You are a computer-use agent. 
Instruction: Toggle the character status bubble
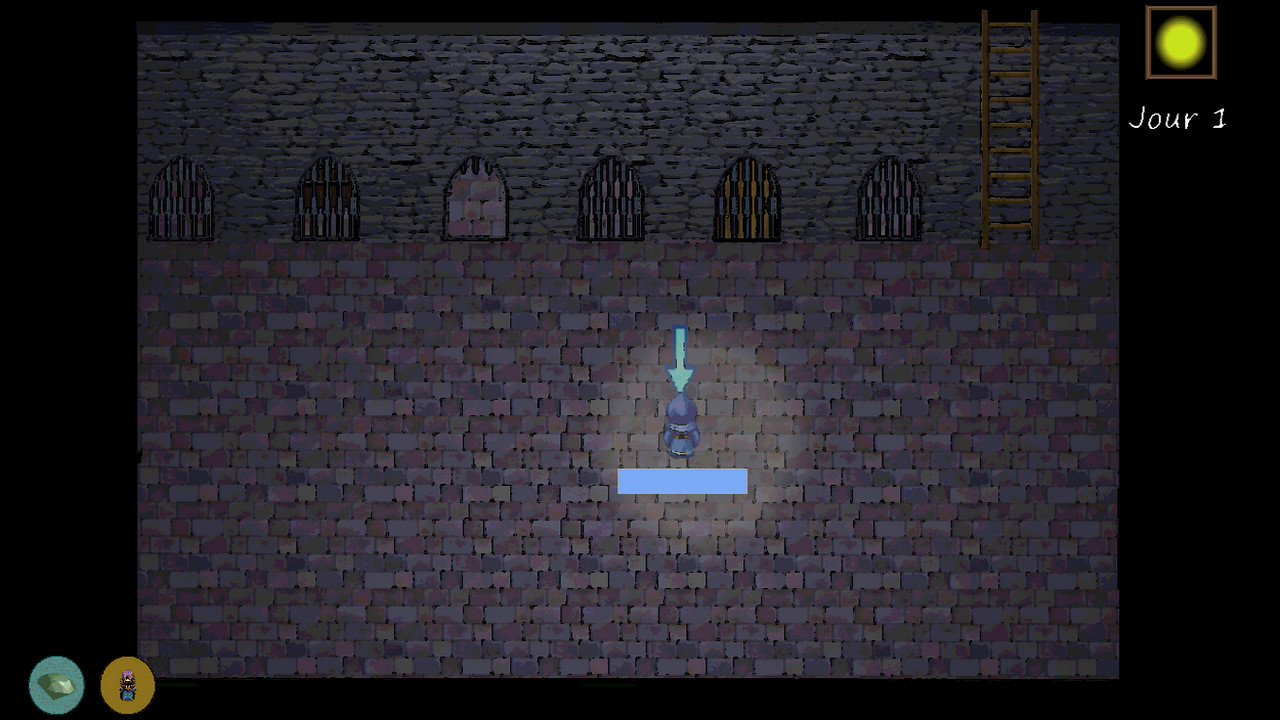coord(127,684)
